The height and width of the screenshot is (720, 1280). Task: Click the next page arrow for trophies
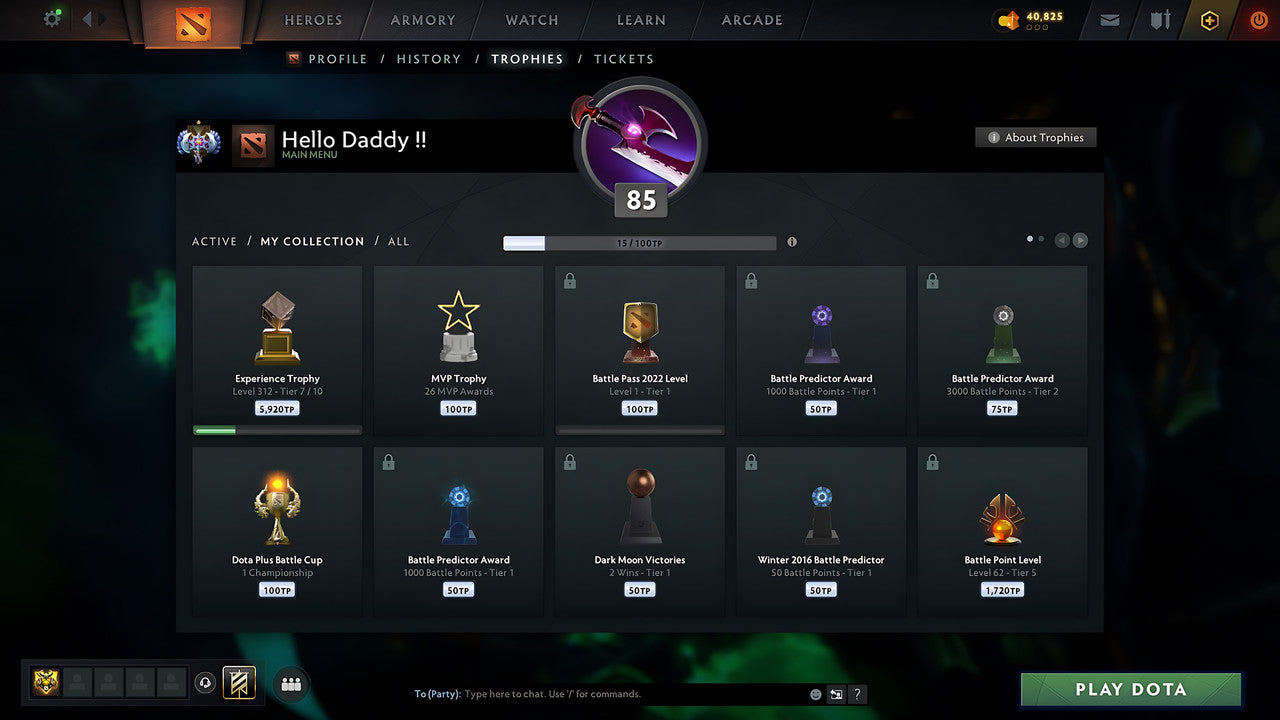[x=1080, y=239]
